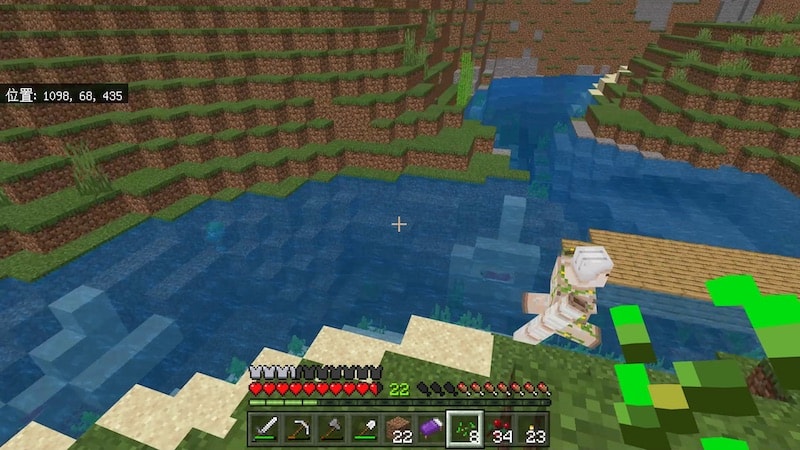The image size is (800, 450).
Task: Select the iron sword hotbar slot
Action: point(266,429)
